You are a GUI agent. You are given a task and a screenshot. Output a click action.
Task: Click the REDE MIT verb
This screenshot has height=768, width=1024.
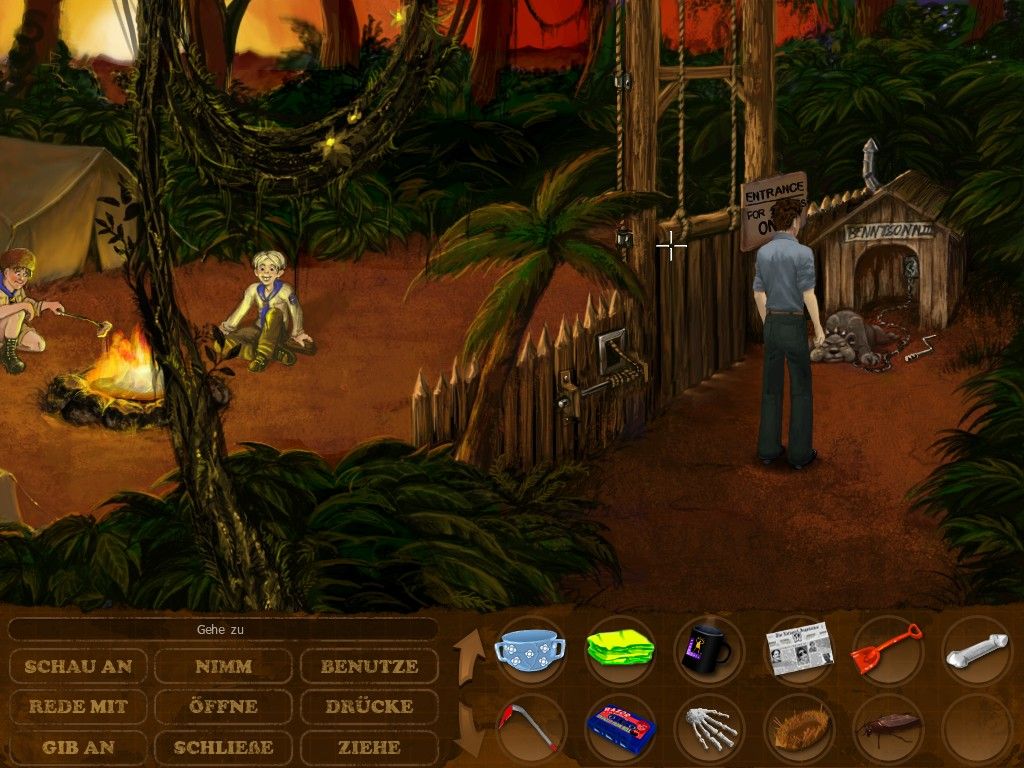click(x=76, y=706)
